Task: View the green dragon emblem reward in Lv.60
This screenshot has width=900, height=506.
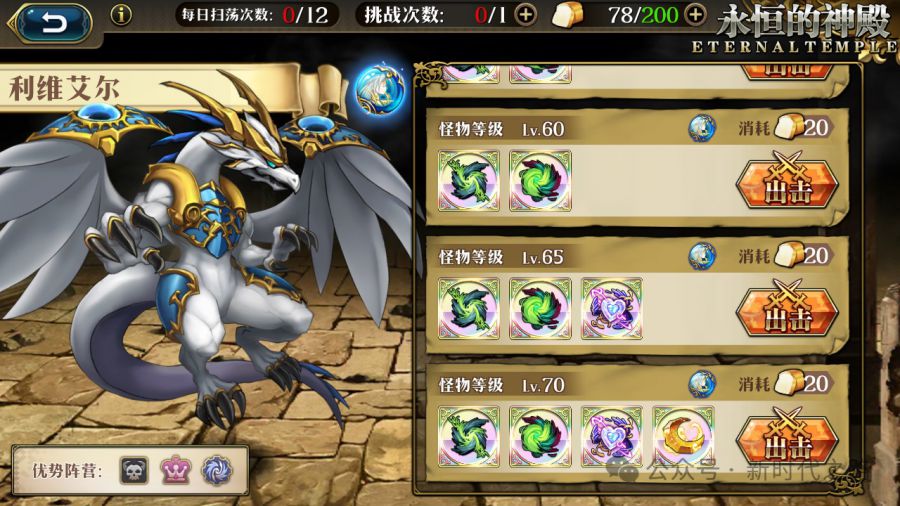Action: (469, 181)
